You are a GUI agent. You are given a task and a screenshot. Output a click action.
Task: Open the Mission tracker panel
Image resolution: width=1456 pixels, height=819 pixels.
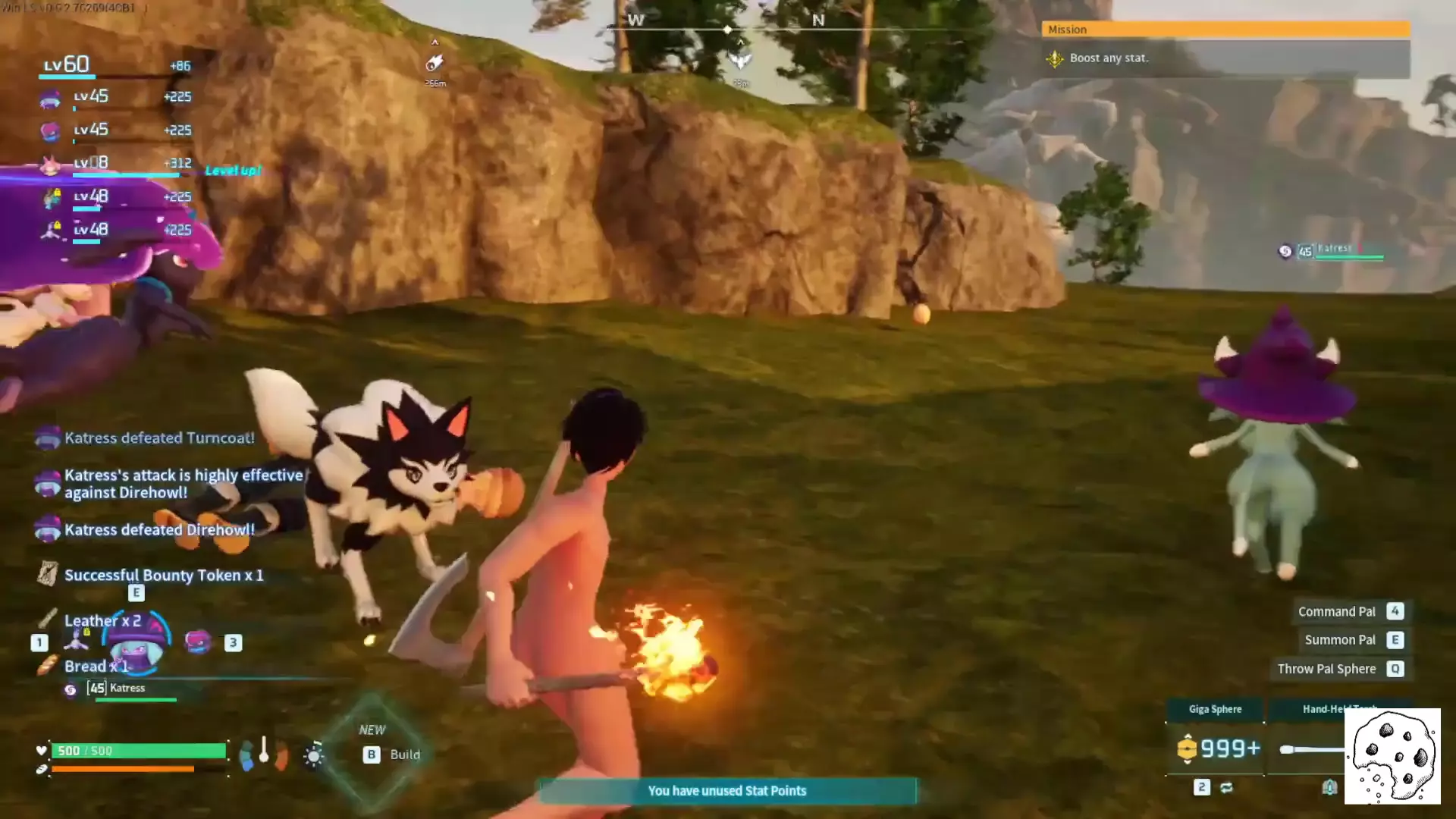[1224, 30]
